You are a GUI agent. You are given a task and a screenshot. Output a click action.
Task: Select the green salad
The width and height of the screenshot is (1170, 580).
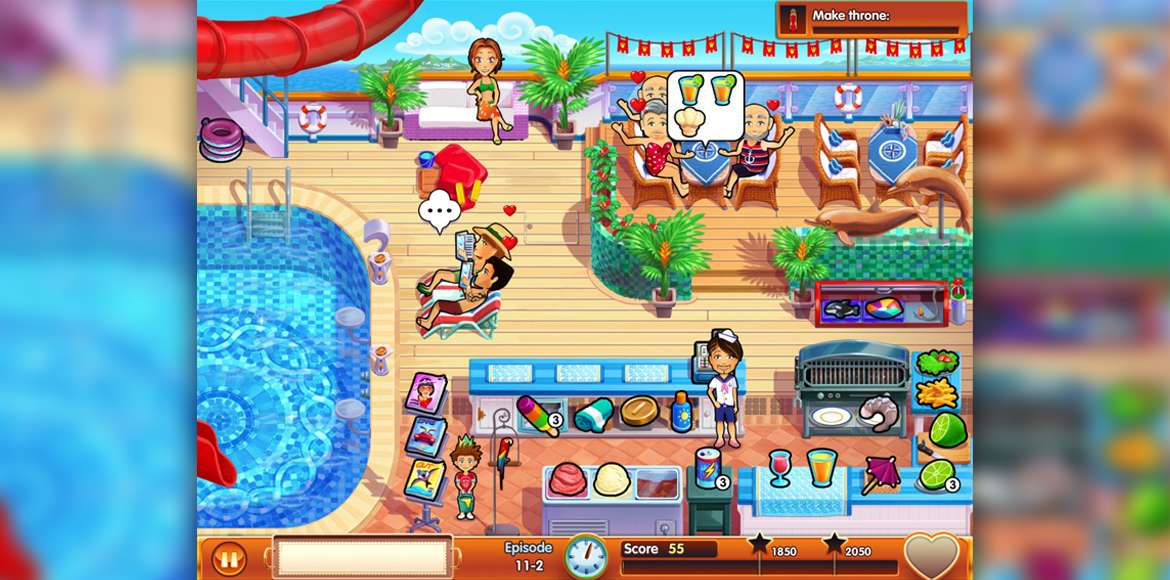click(x=936, y=362)
